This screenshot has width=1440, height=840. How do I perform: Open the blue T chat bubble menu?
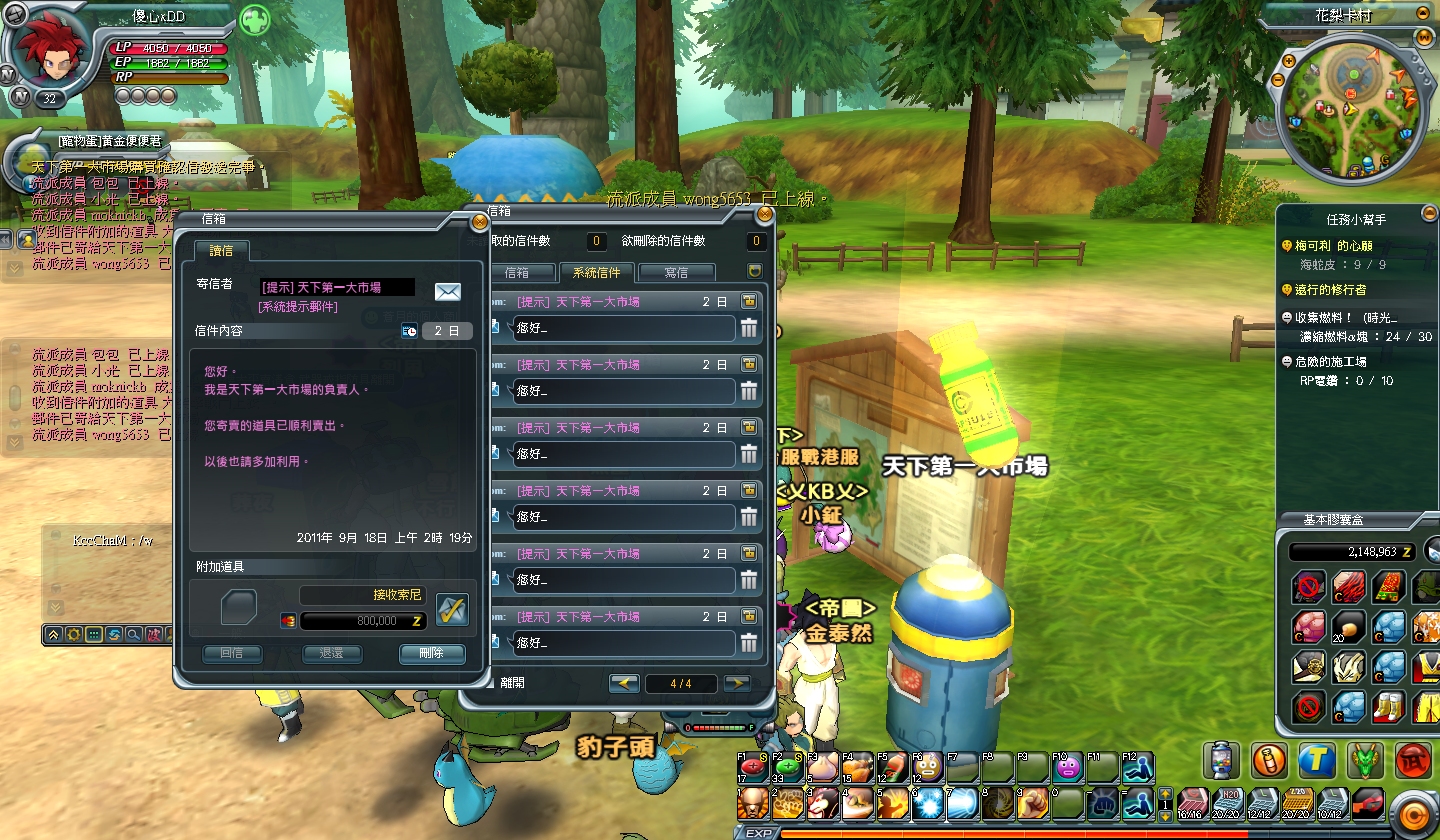pyautogui.click(x=1317, y=761)
